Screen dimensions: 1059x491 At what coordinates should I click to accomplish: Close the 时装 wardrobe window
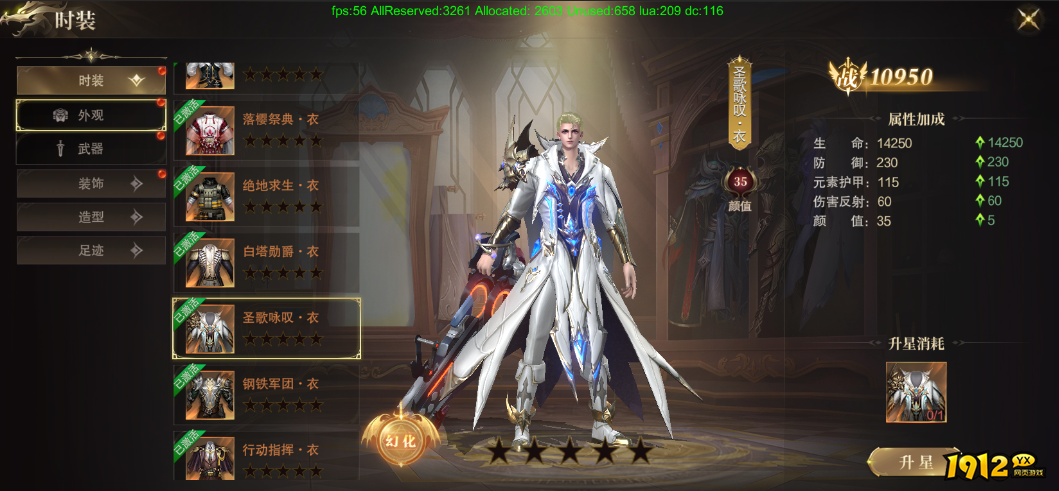click(1026, 19)
